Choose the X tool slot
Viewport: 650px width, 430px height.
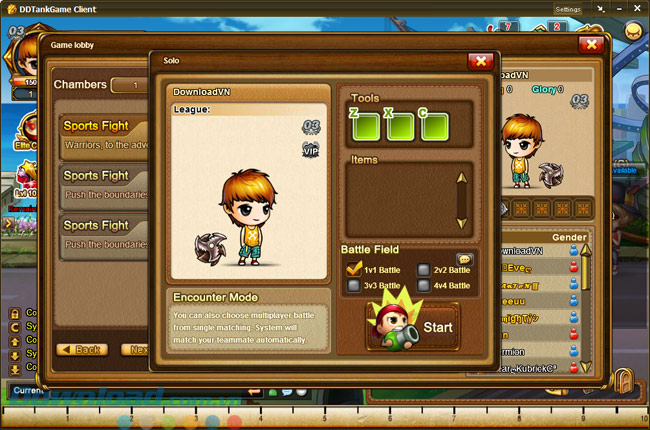point(398,126)
